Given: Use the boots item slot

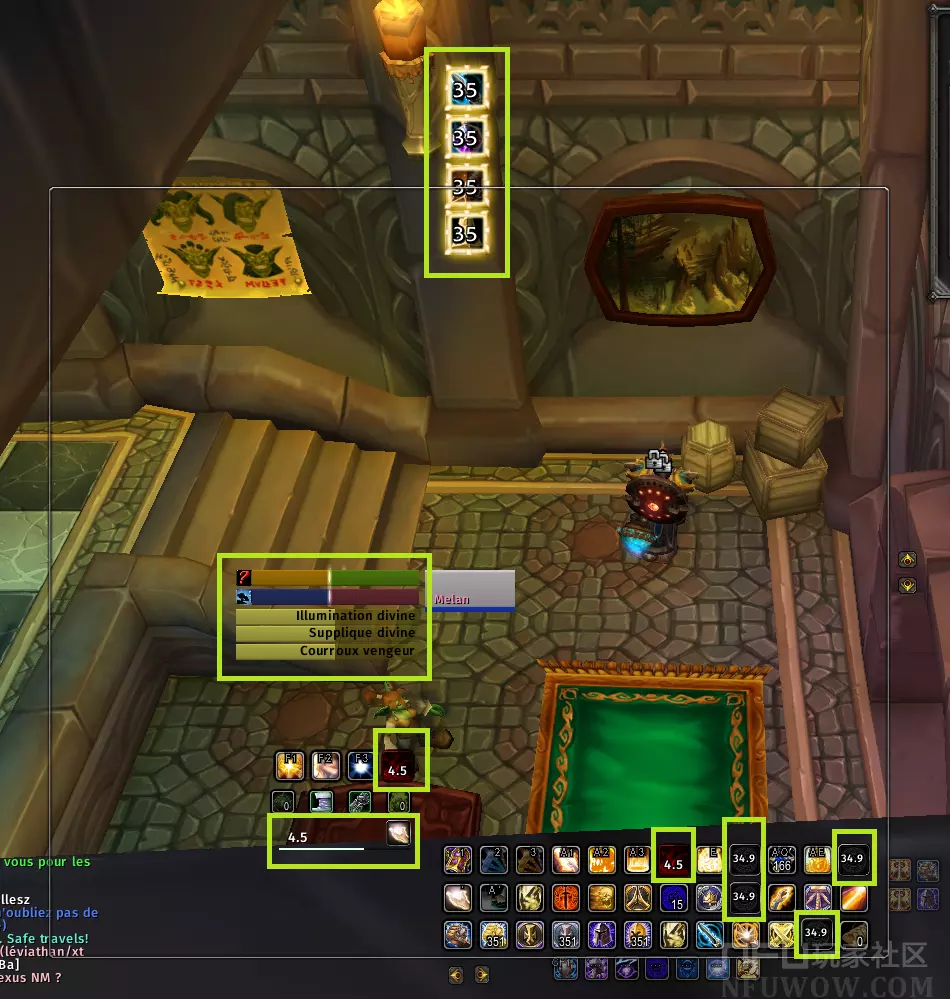Looking at the screenshot, I should click(x=322, y=801).
